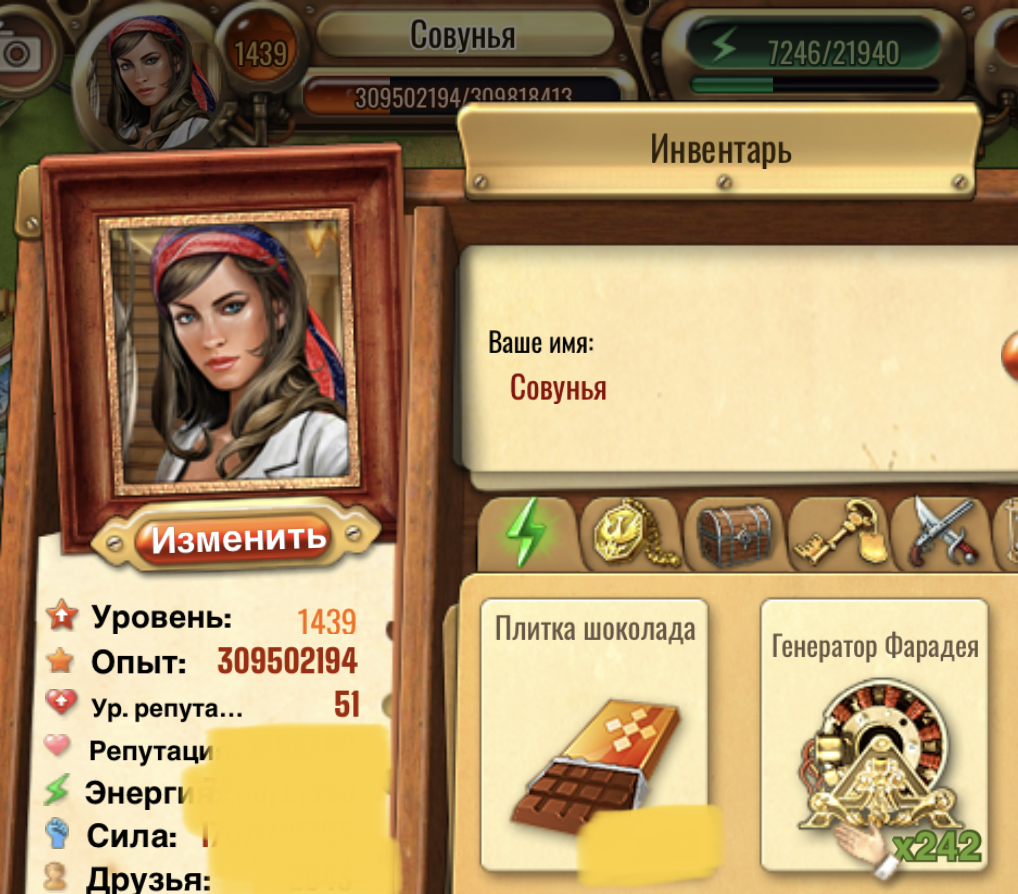Switch to the gold medallion tab
This screenshot has width=1018, height=894.
pos(632,534)
